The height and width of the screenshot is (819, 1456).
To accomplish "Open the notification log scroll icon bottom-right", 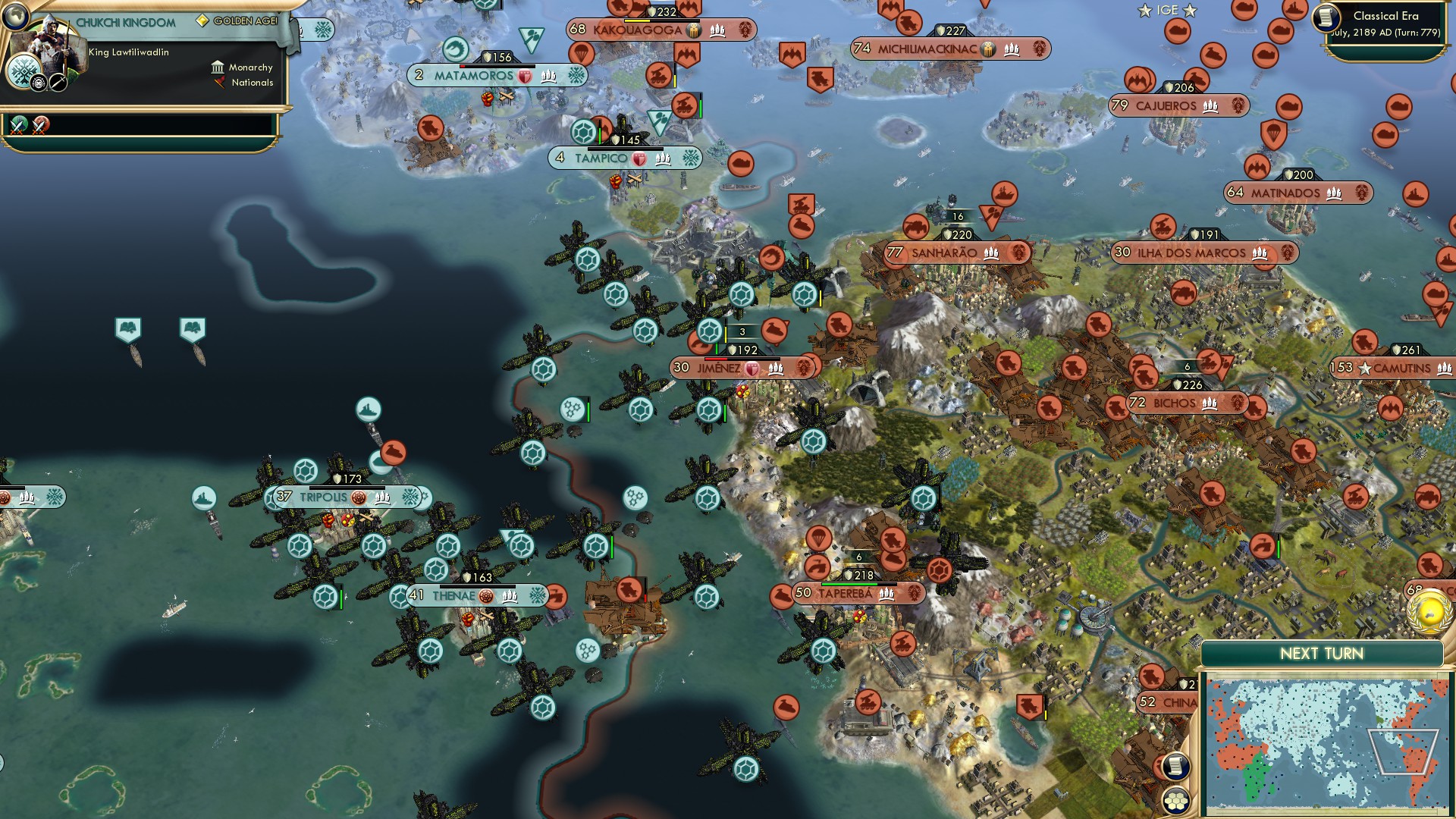I will click(1176, 767).
